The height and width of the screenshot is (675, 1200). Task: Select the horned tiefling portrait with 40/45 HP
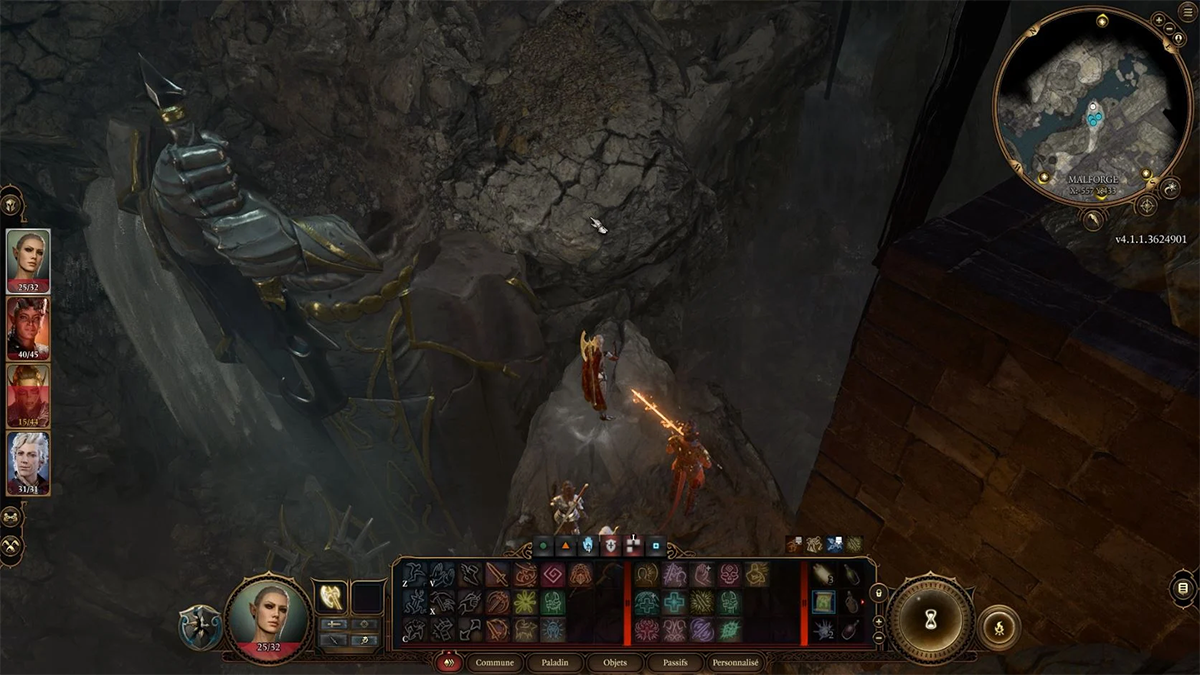pyautogui.click(x=28, y=325)
